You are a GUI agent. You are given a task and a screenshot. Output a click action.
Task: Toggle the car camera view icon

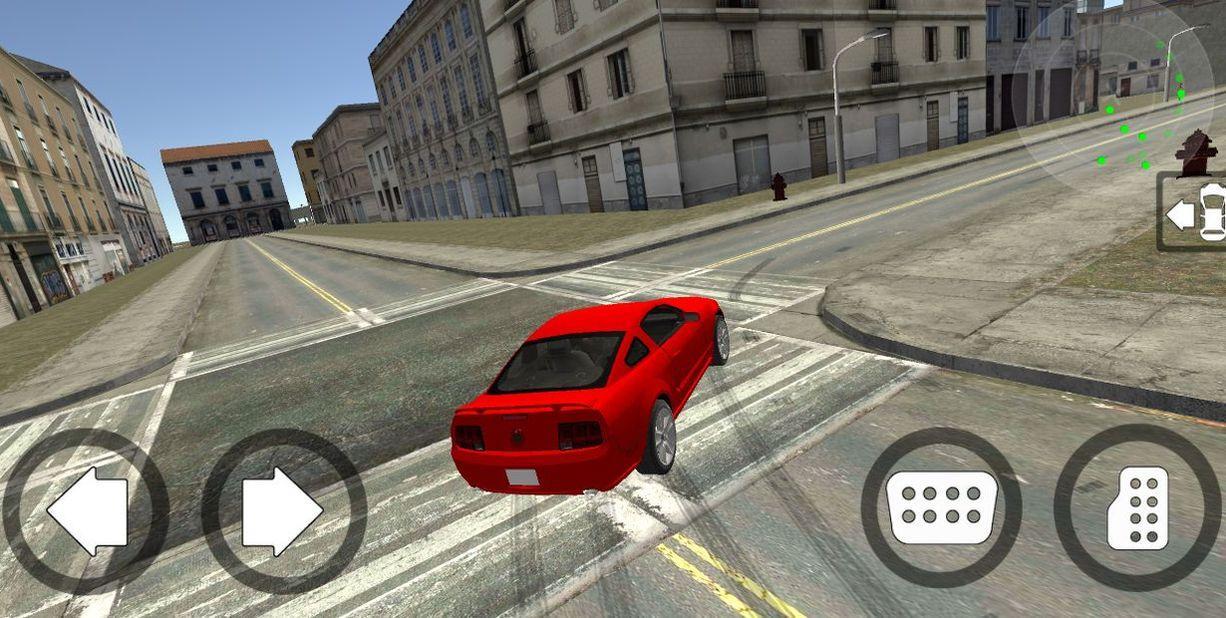[1195, 212]
